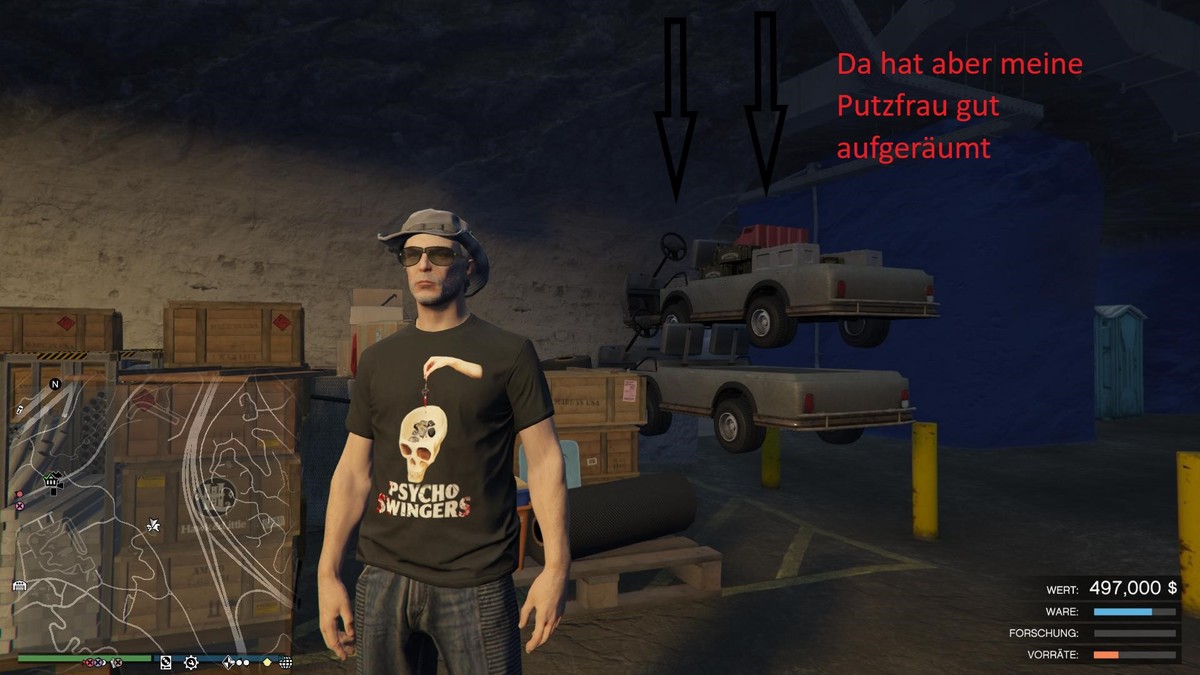The image size is (1200, 675).
Task: Click the player arrow marker on the minimap
Action: coord(154,523)
